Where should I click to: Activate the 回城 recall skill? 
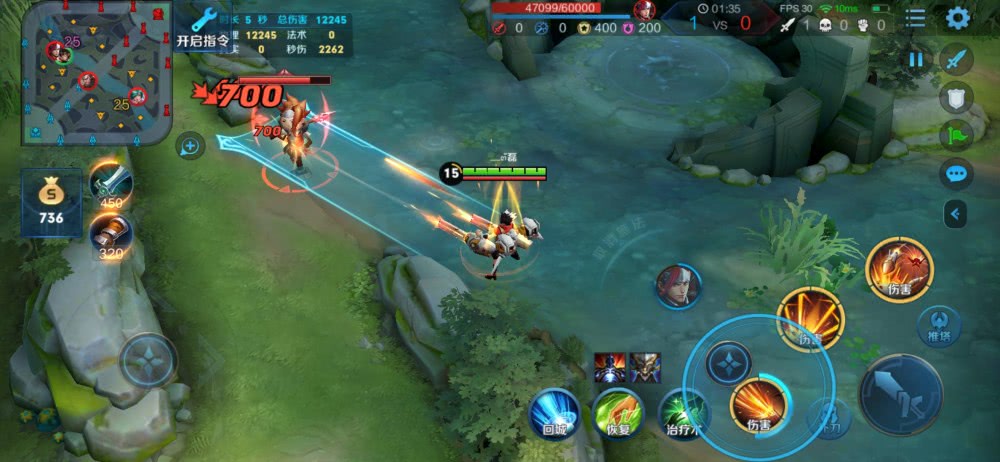coord(555,413)
